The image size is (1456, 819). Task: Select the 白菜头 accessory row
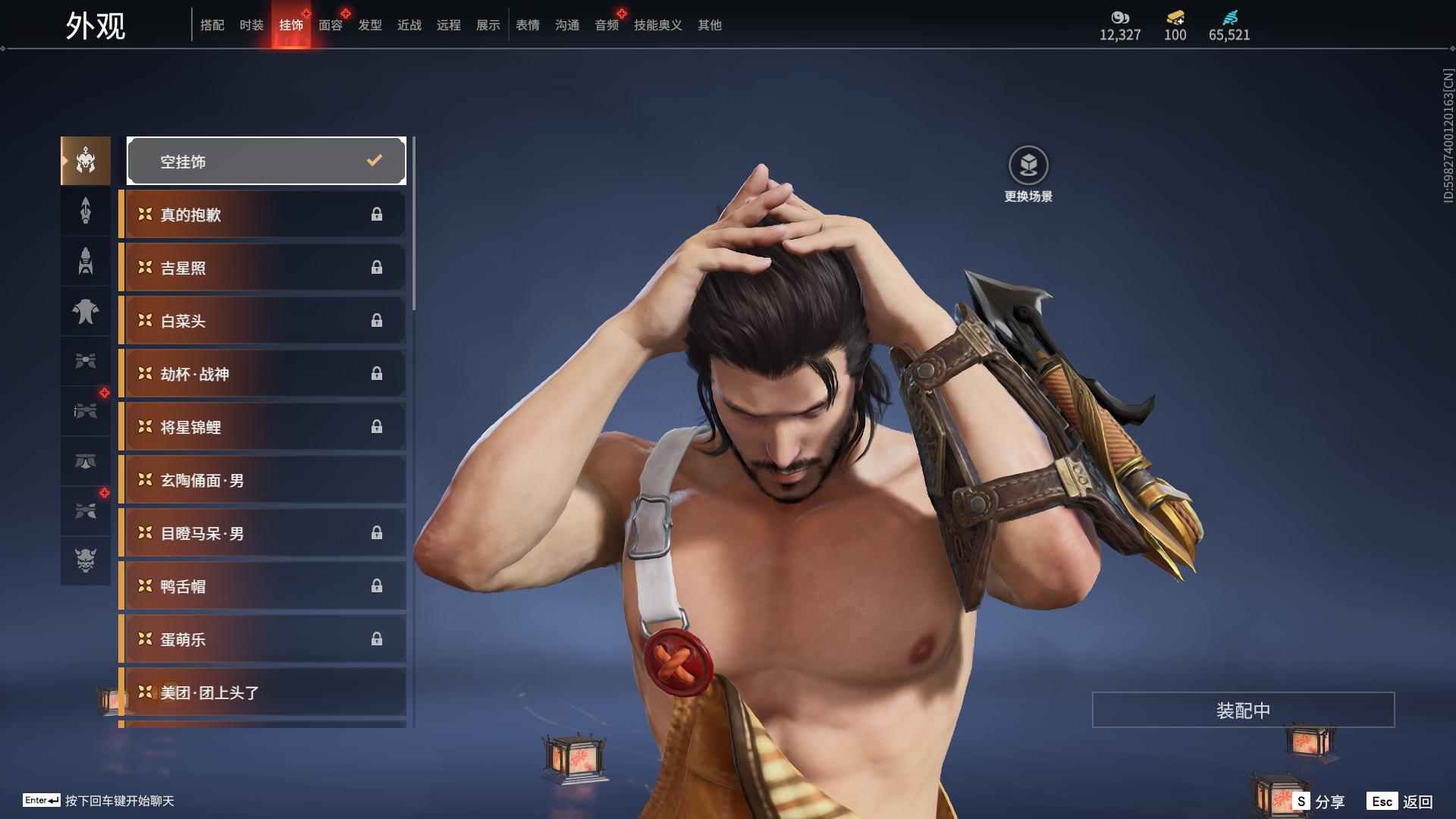(263, 321)
